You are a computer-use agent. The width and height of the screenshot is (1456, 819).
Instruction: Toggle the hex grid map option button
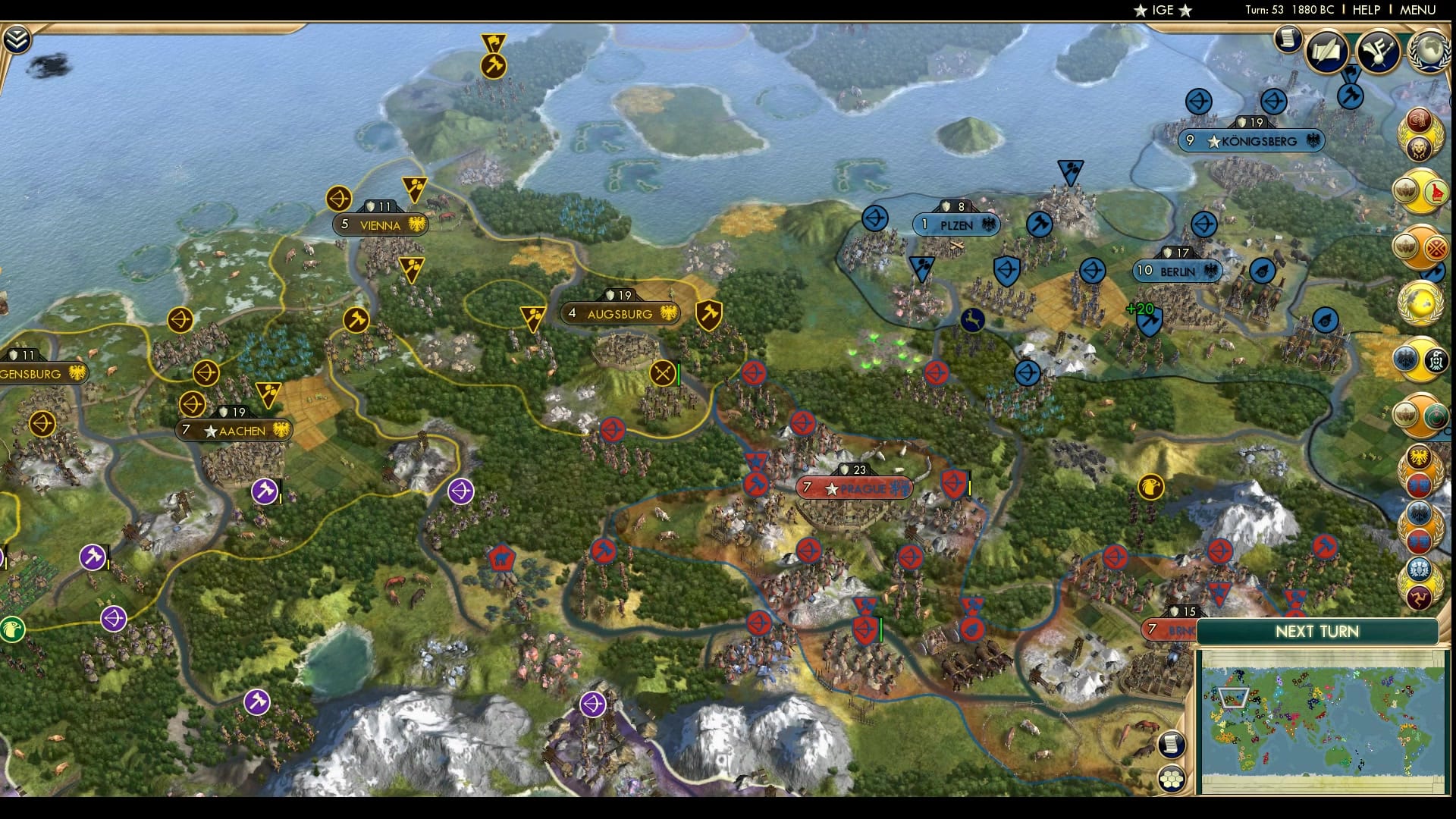coord(1172,779)
